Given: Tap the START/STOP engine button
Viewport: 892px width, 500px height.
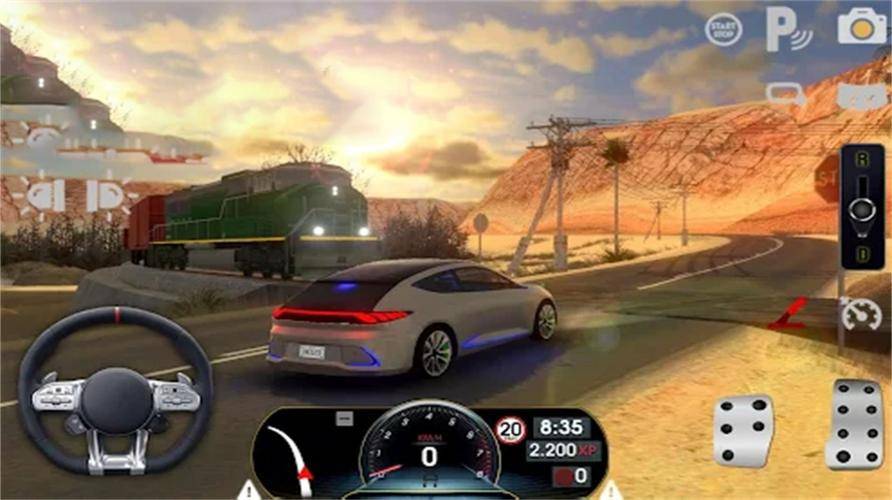Looking at the screenshot, I should (723, 28).
